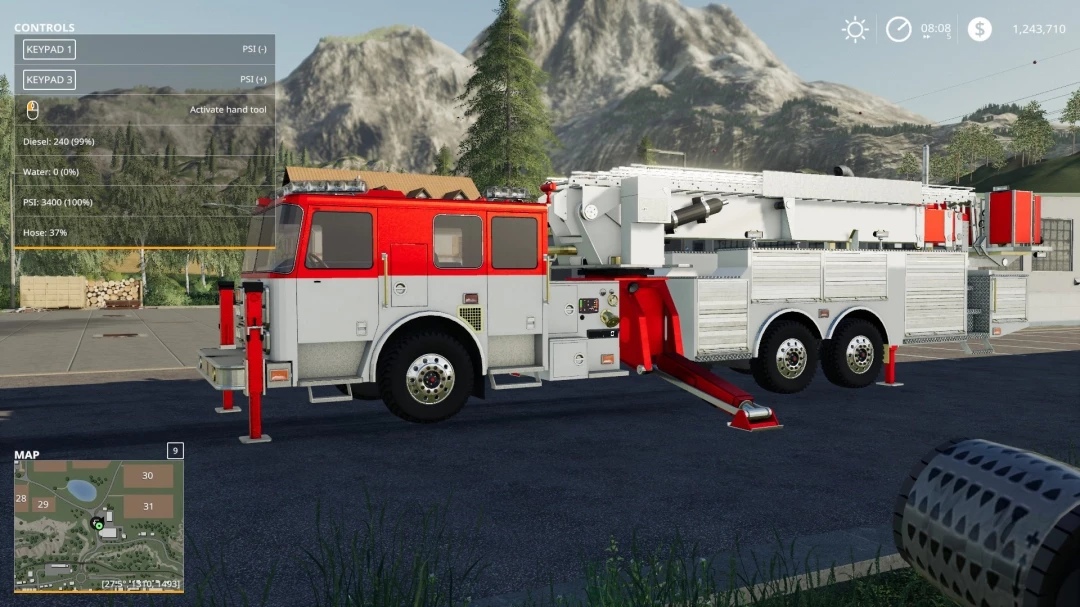Choose field 29 on the minimap
The height and width of the screenshot is (607, 1080).
pos(42,505)
